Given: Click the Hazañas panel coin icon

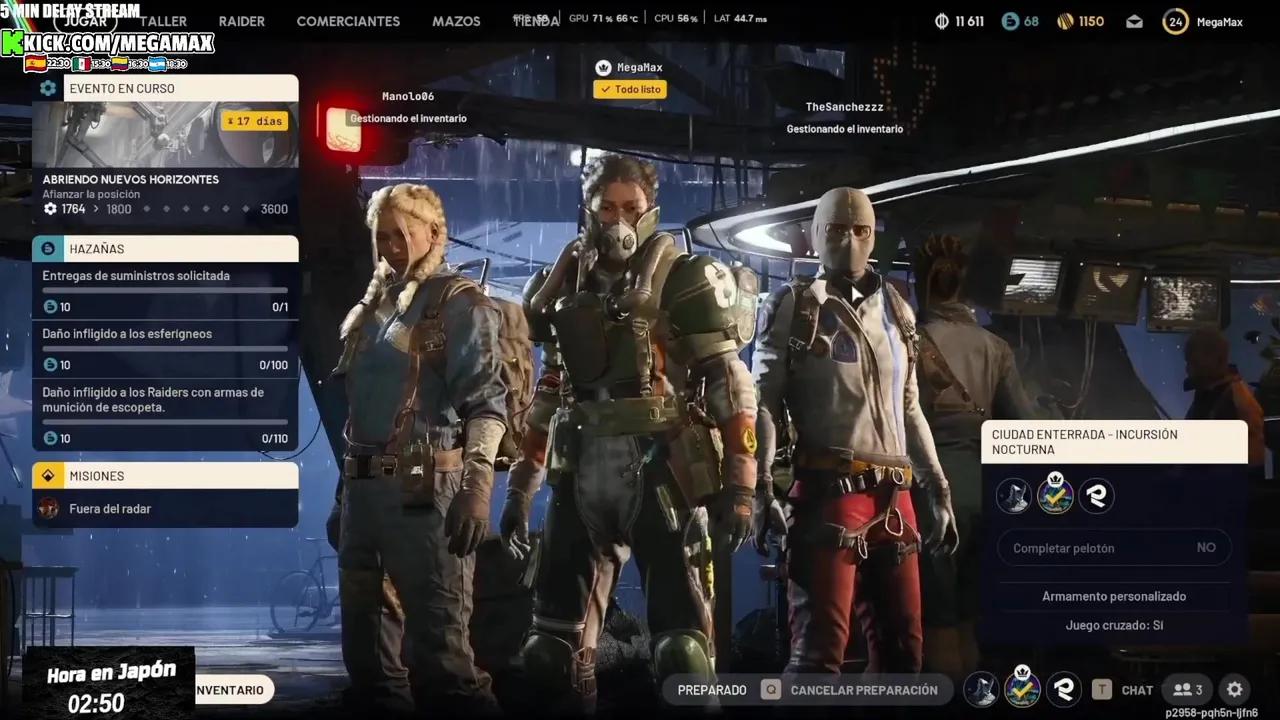Looking at the screenshot, I should [x=48, y=248].
